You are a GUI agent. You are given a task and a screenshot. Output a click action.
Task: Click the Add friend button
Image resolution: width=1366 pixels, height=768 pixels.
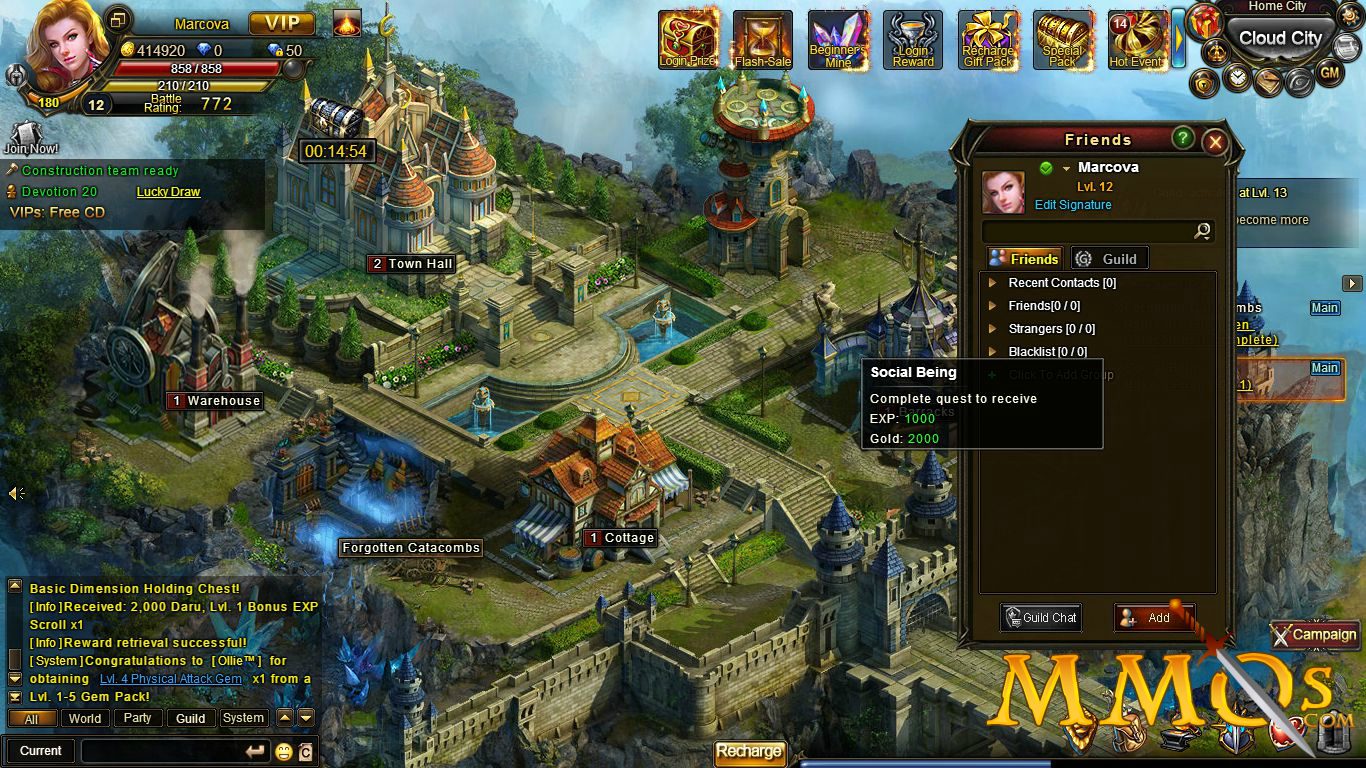click(x=1153, y=618)
